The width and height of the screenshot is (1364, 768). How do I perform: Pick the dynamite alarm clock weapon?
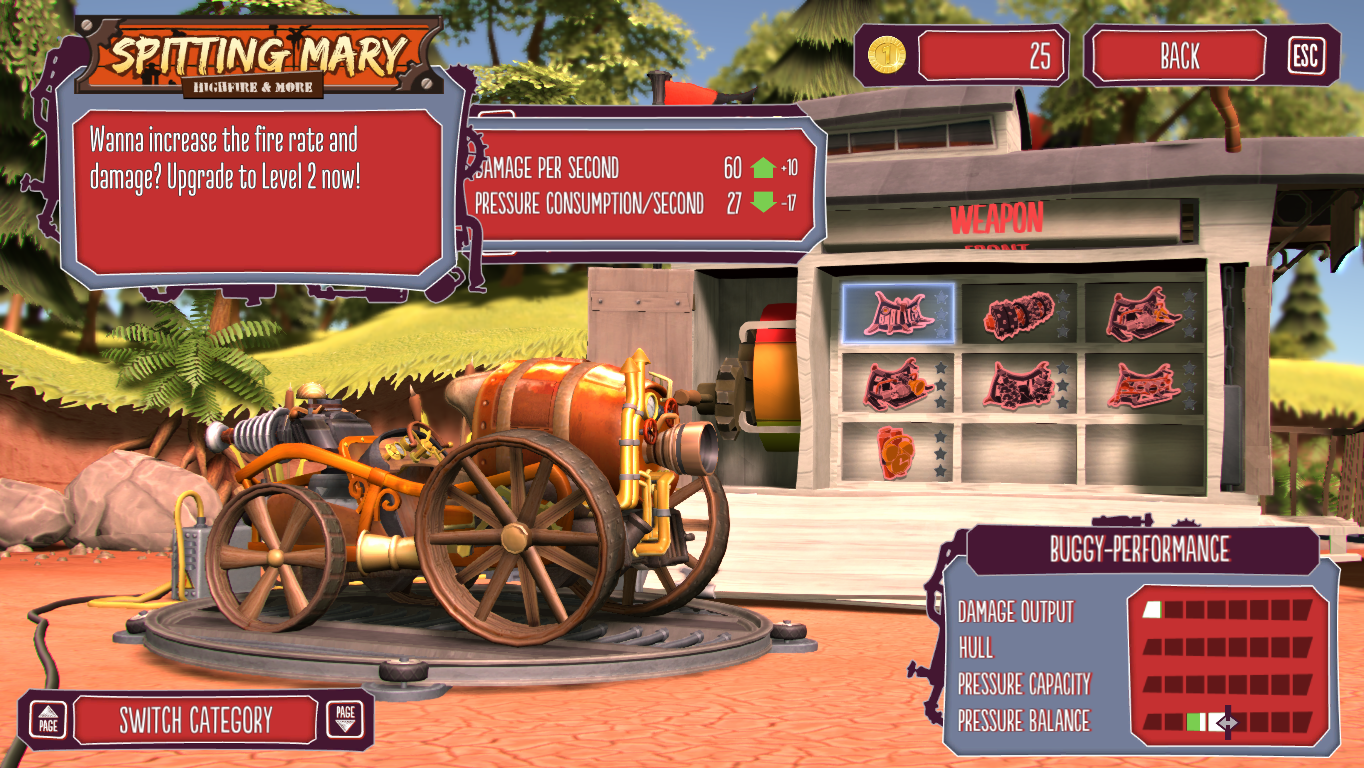[x=897, y=451]
